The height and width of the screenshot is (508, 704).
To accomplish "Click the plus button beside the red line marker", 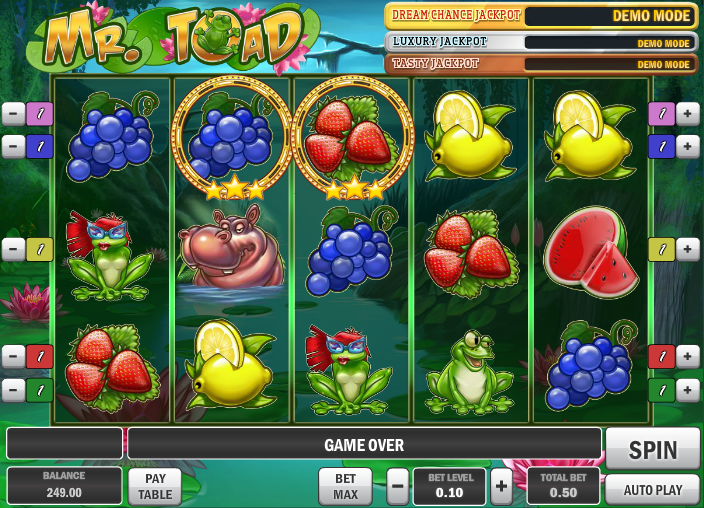I will point(688,356).
